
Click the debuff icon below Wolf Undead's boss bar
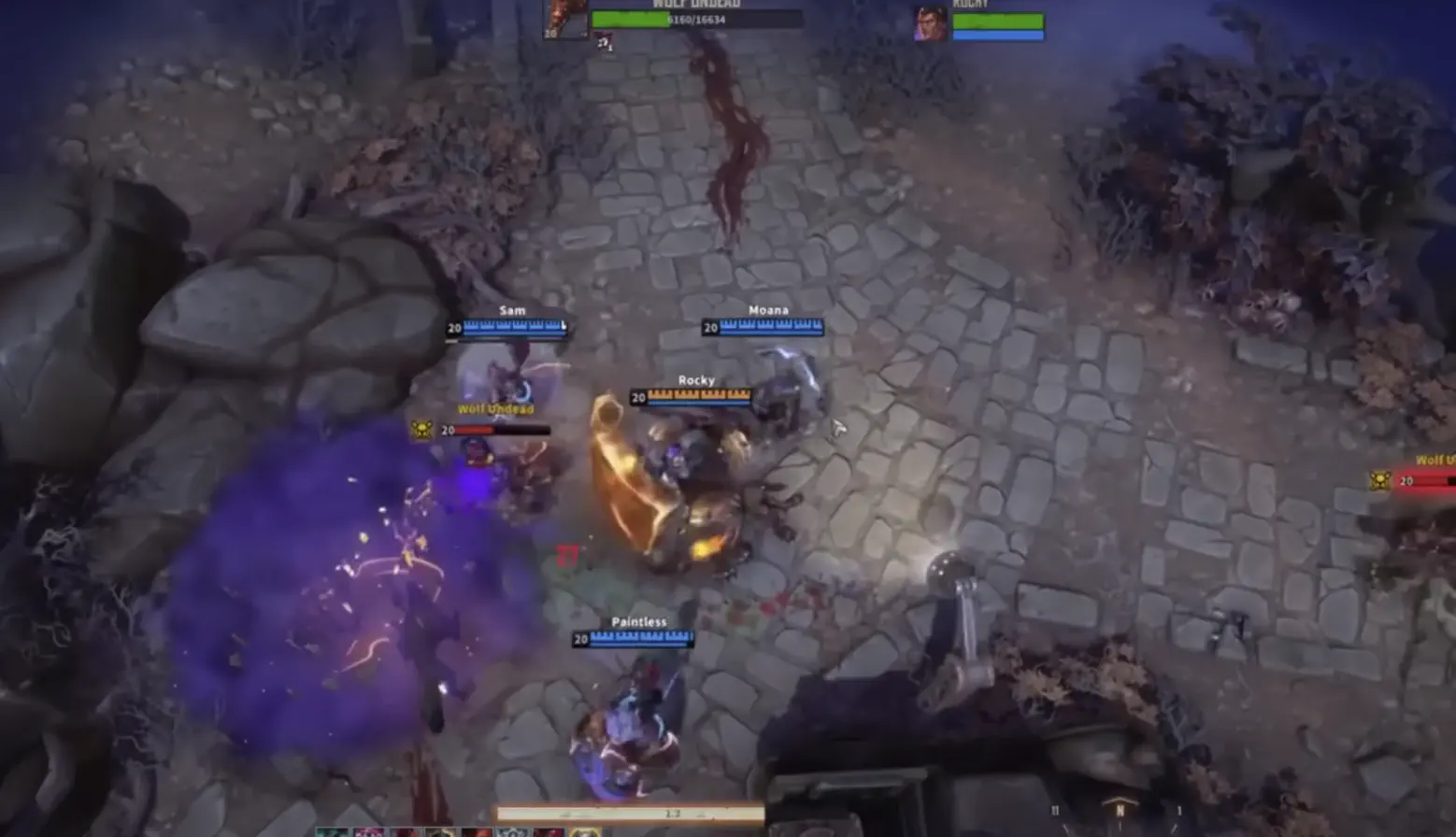604,42
